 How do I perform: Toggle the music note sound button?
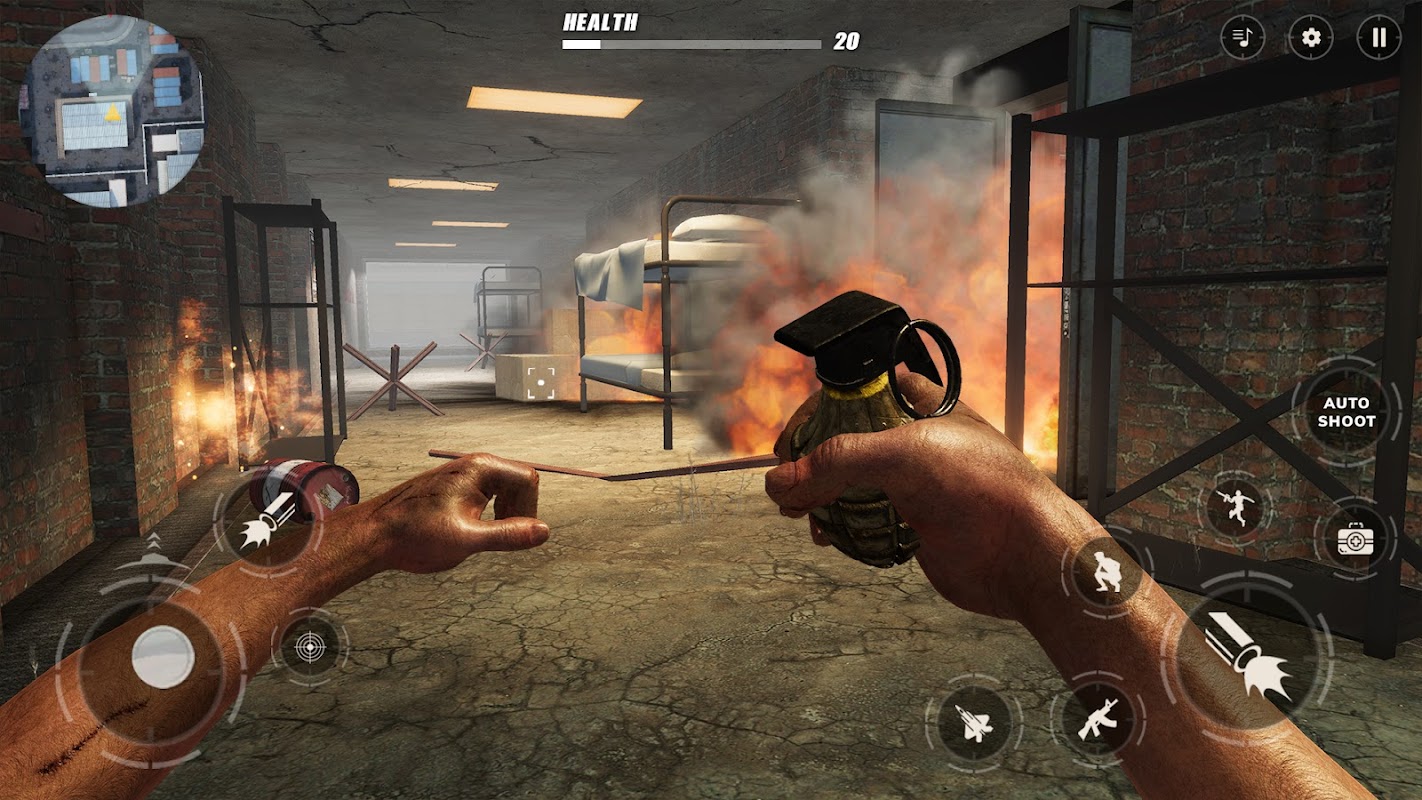pyautogui.click(x=1242, y=39)
